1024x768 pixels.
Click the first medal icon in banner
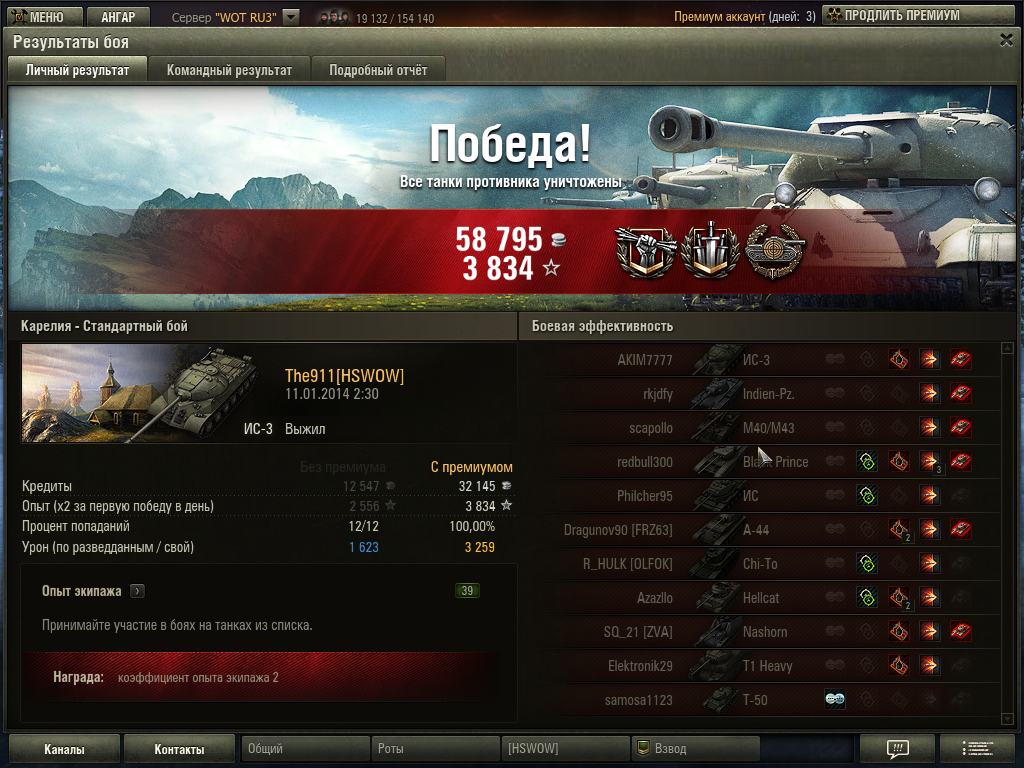645,252
